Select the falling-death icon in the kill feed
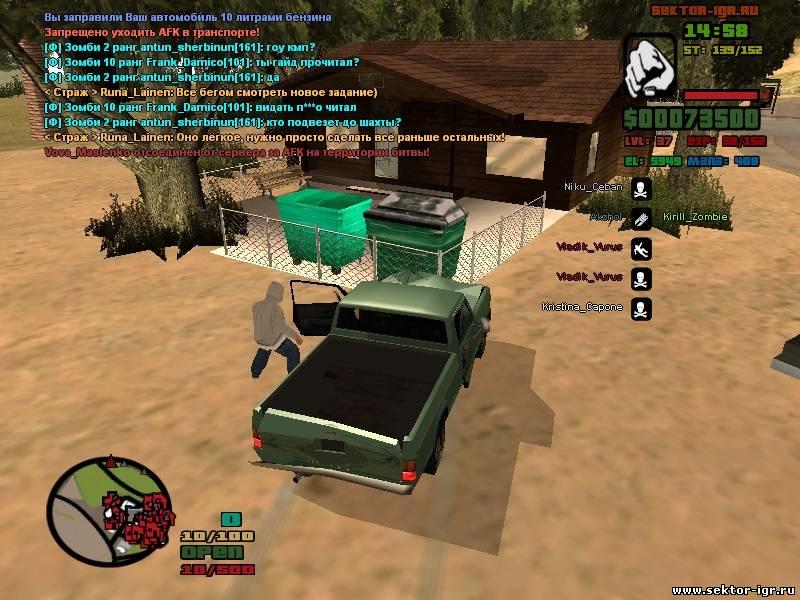Viewport: 800px width, 600px height. point(641,248)
